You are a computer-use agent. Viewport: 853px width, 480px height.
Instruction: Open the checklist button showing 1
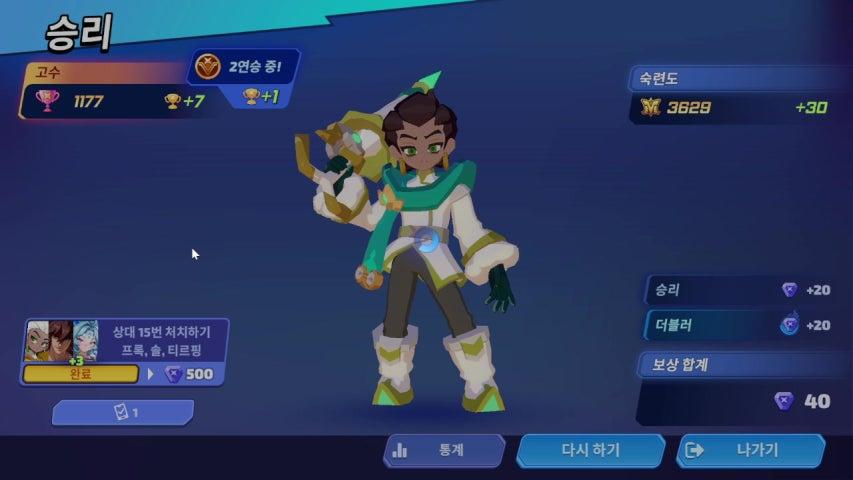pyautogui.click(x=123, y=413)
